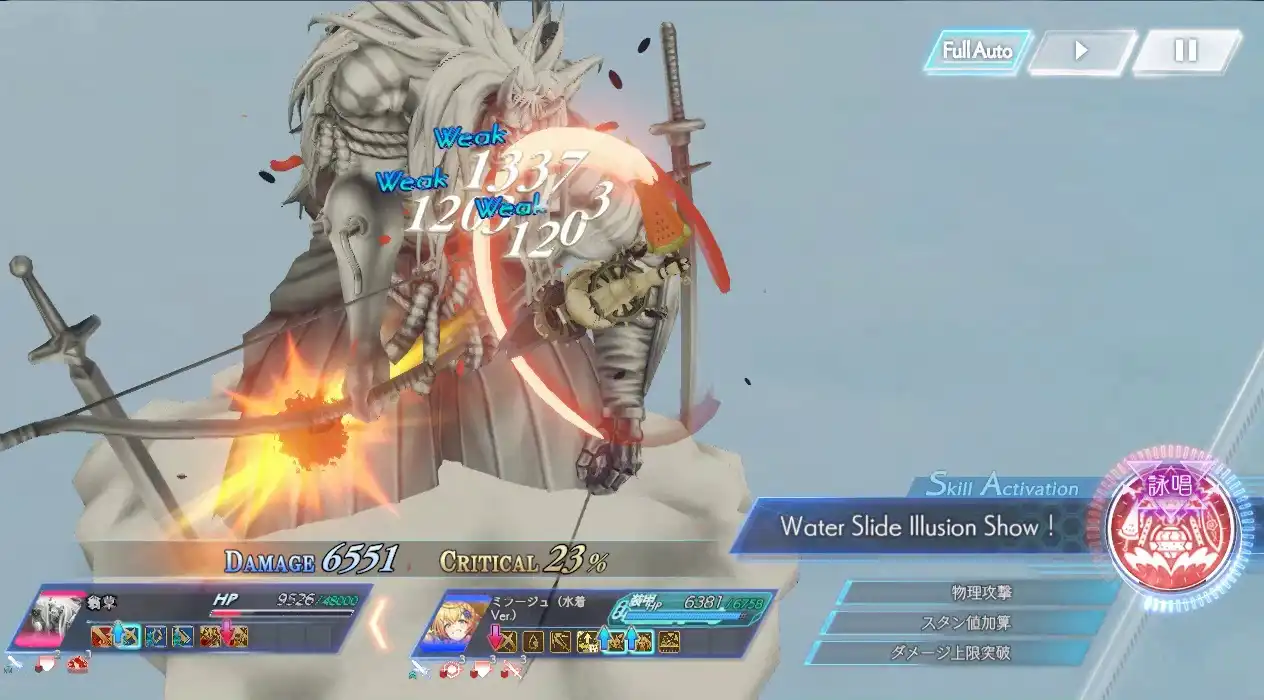Pause the battle
The width and height of the screenshot is (1264, 700).
[1185, 51]
